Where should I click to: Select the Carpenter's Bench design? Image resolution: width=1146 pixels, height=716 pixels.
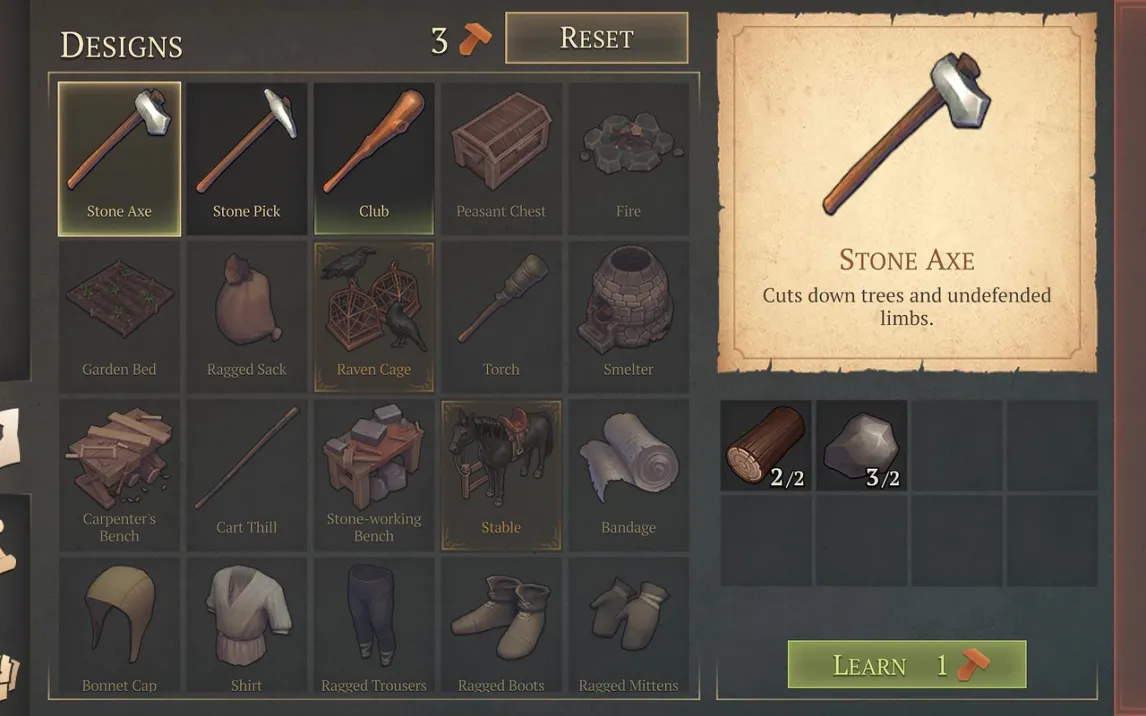tap(119, 474)
